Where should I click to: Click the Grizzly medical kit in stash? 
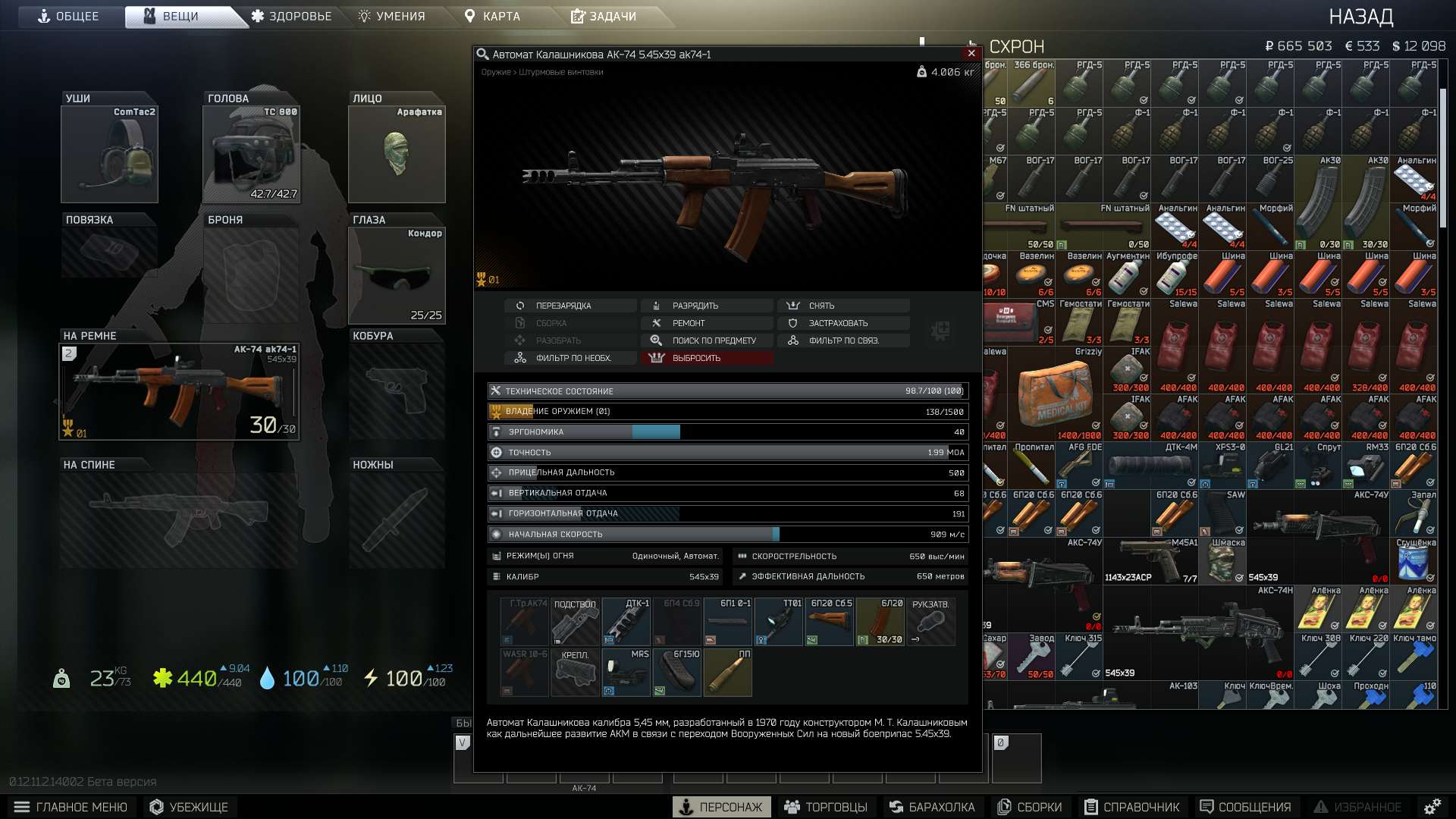(x=1055, y=394)
